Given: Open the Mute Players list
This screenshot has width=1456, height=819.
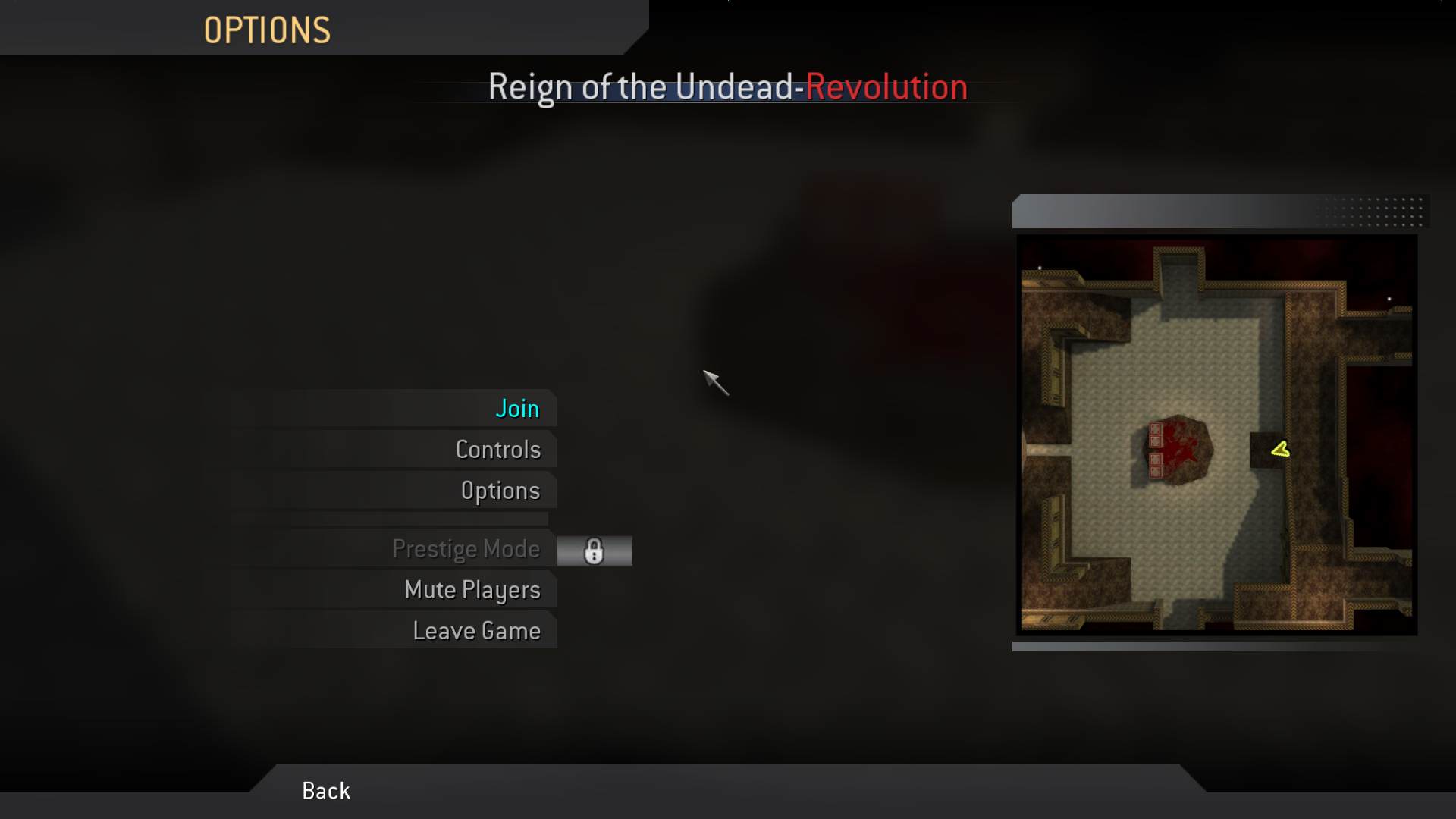Looking at the screenshot, I should pos(473,590).
